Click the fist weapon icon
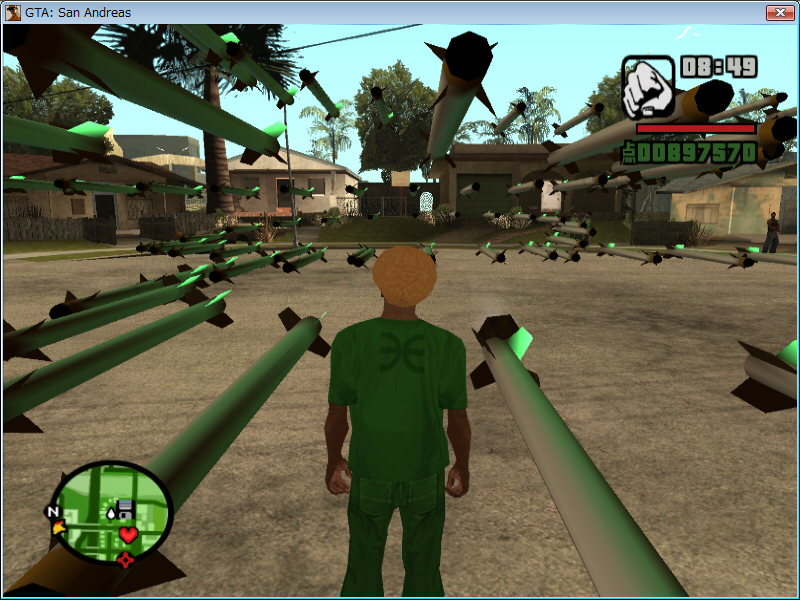The width and height of the screenshot is (800, 600). [648, 89]
